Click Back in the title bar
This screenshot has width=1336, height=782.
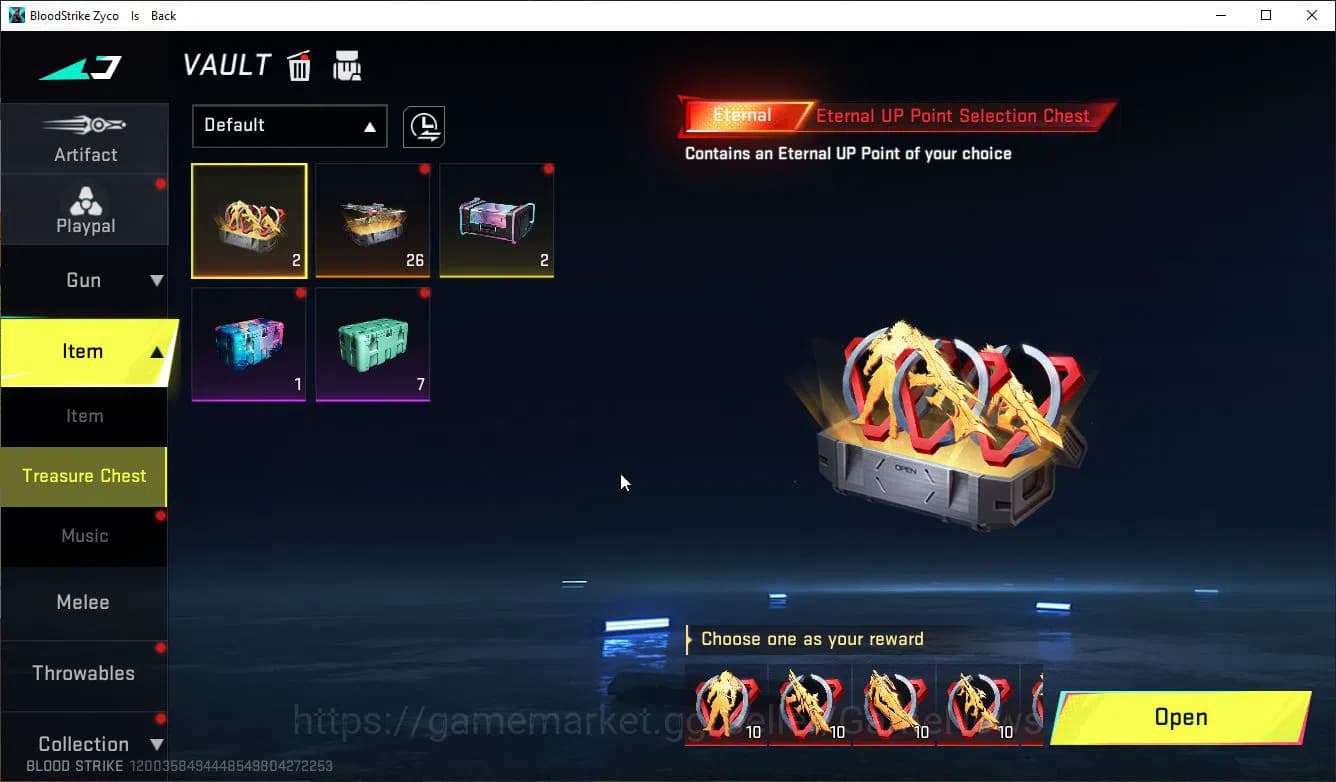pyautogui.click(x=162, y=15)
